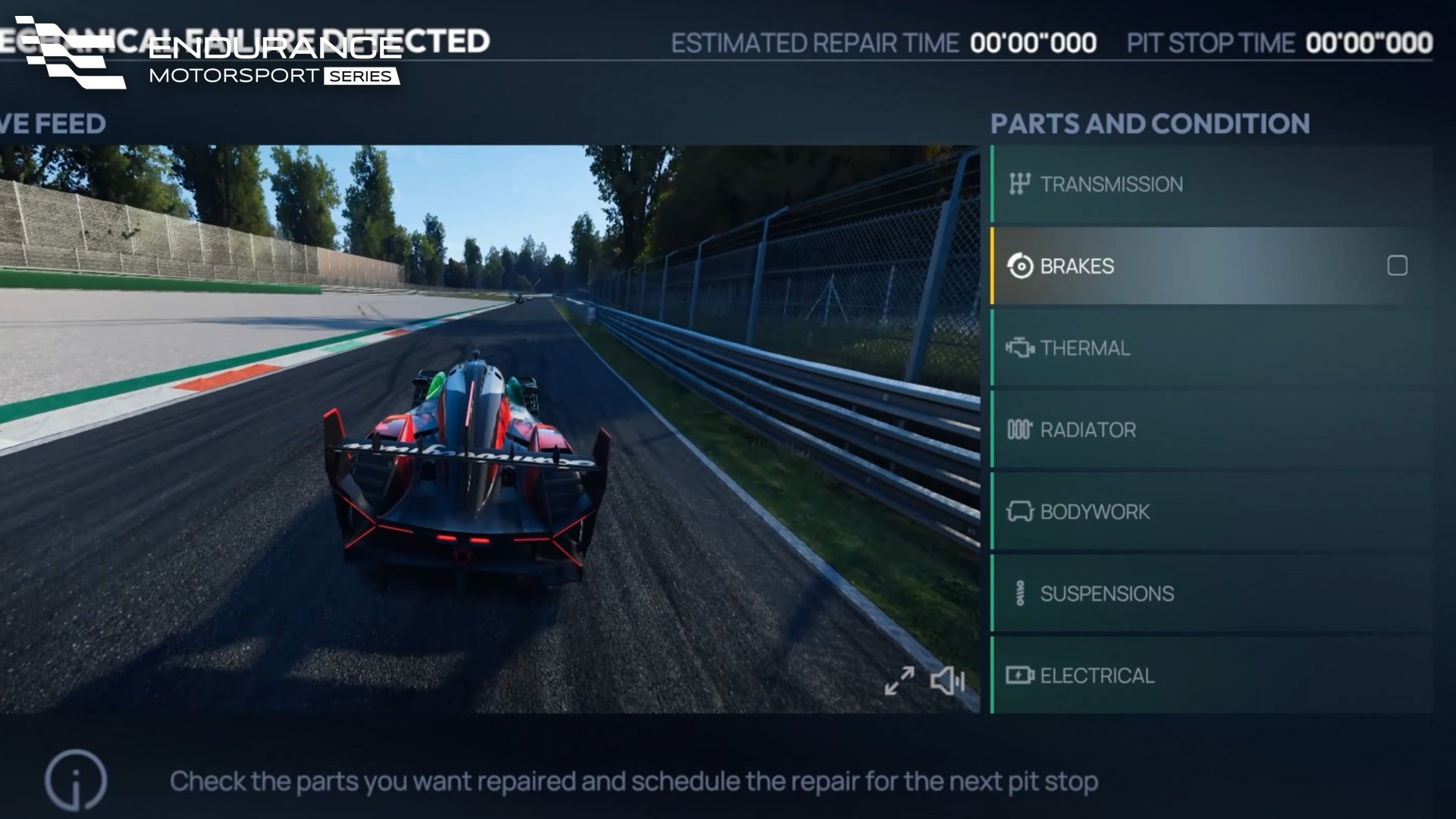Select the Thermal engine icon
This screenshot has width=1456, height=819.
tap(1020, 348)
